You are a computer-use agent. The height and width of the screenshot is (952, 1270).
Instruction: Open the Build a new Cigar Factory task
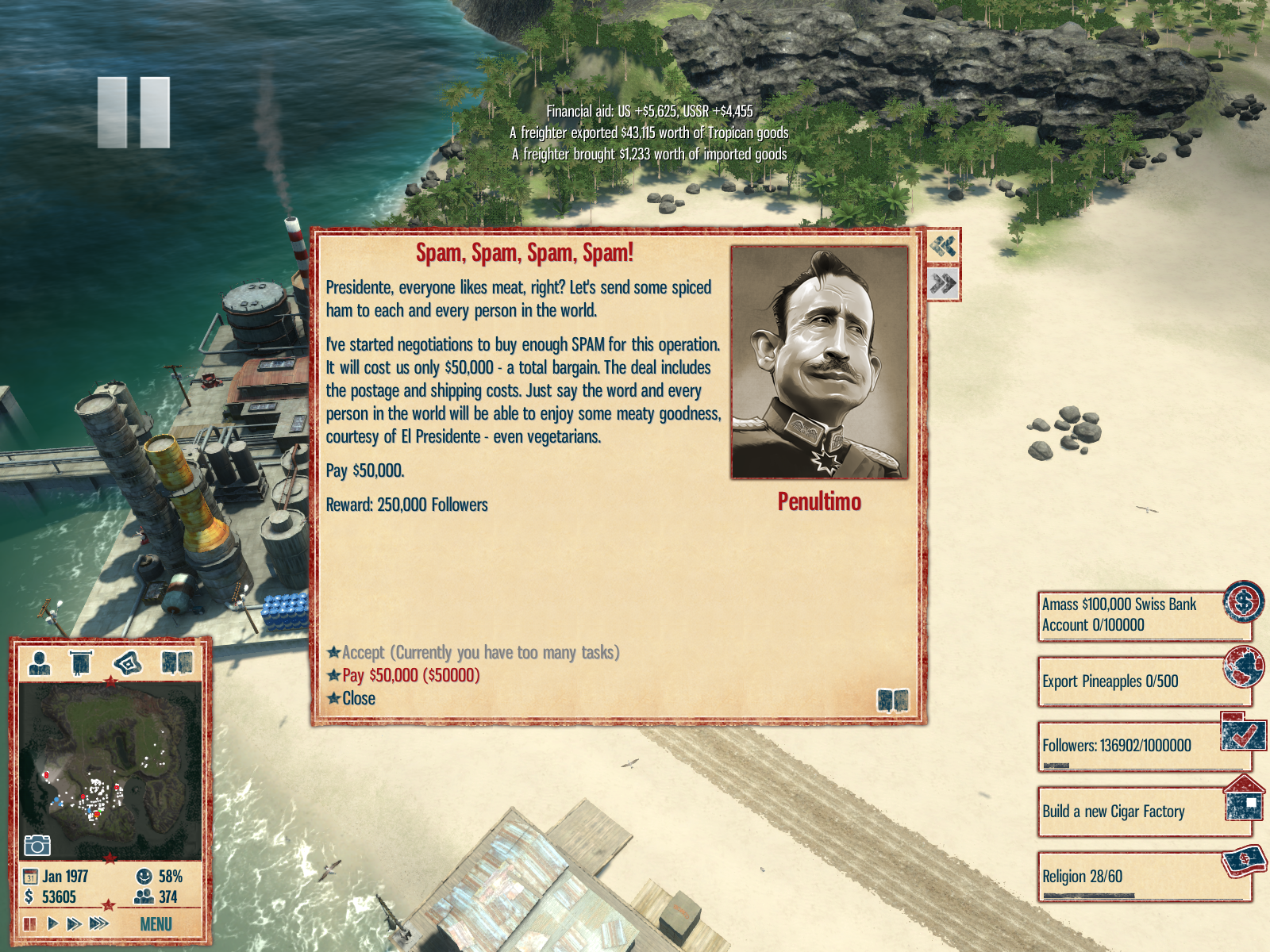1143,812
